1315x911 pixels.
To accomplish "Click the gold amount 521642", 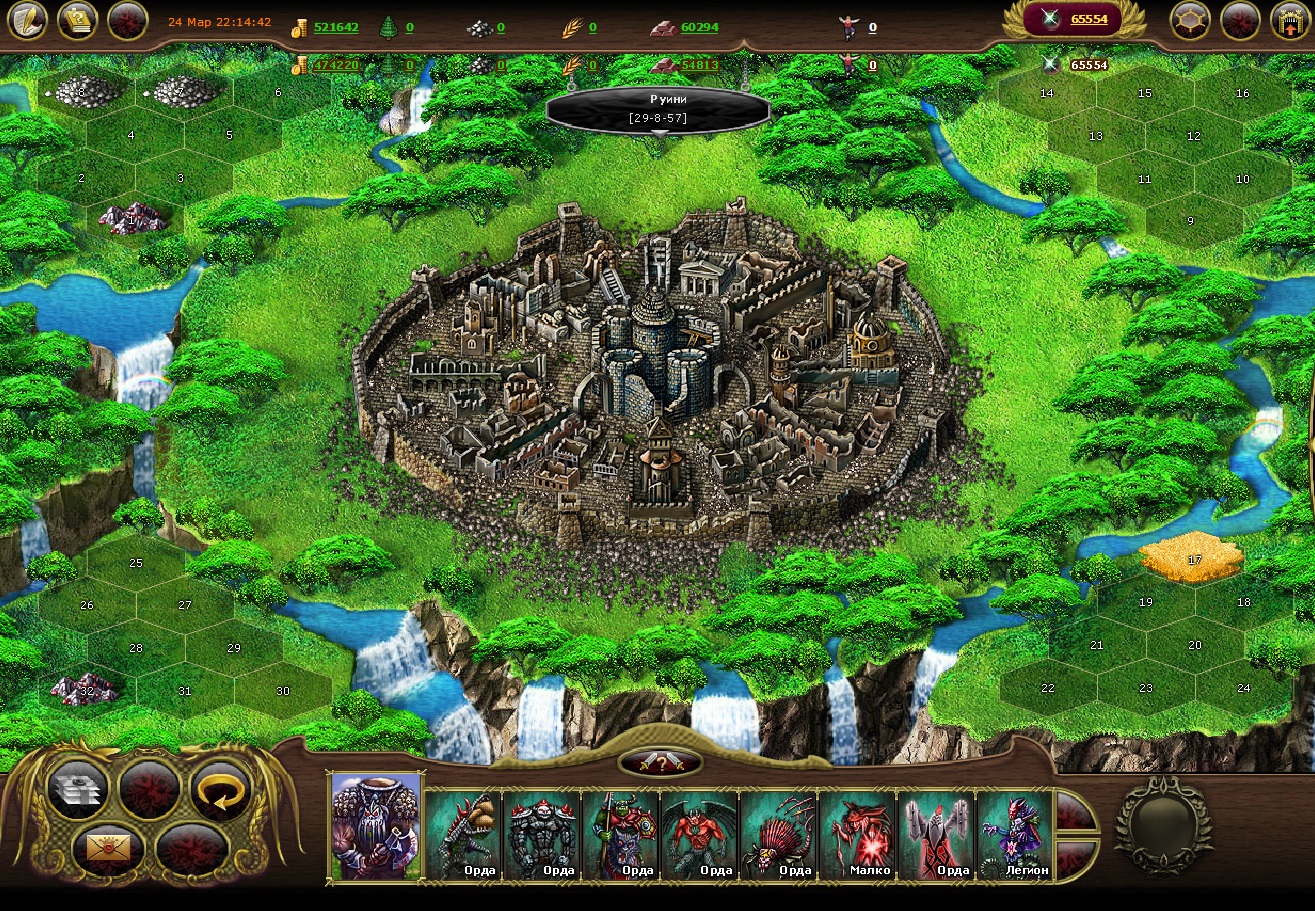I will click(336, 27).
